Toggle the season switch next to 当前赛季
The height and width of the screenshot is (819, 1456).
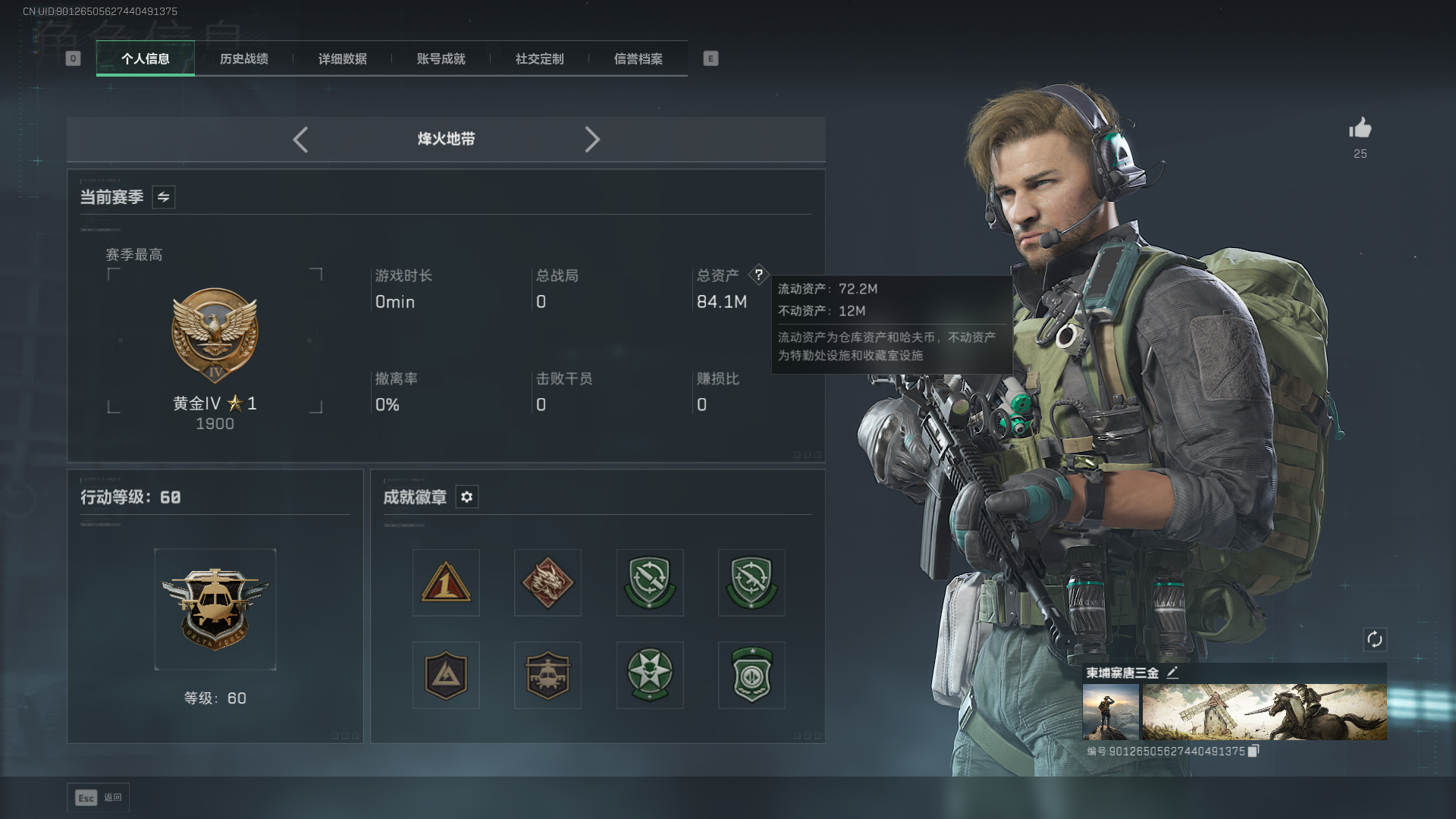tap(163, 197)
